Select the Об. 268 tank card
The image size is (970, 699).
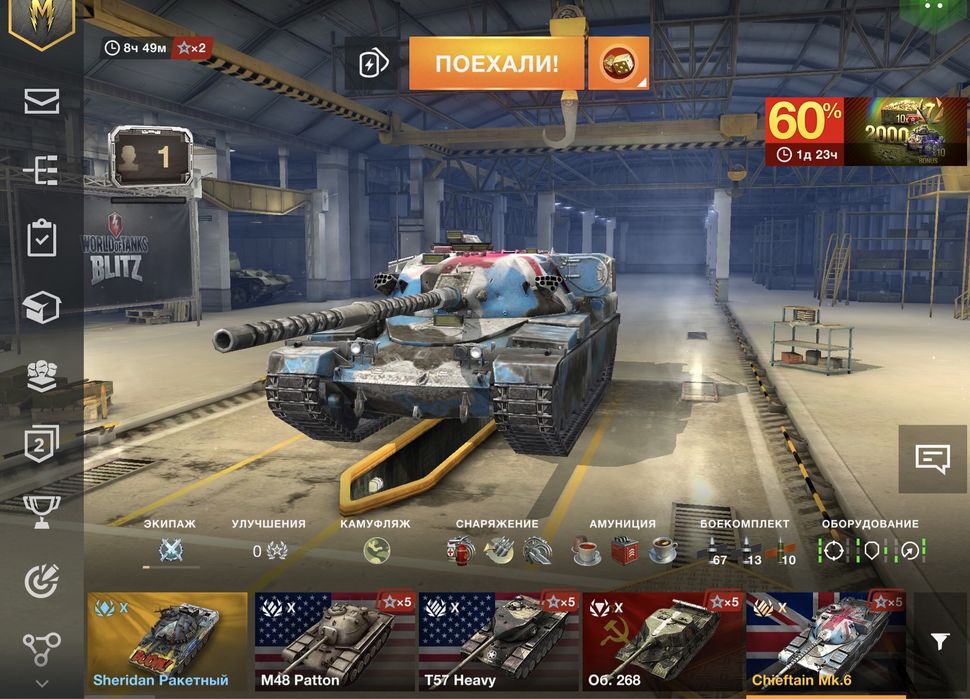click(663, 641)
